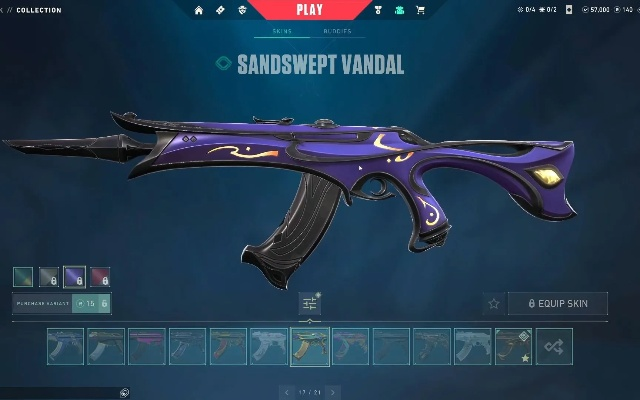Image resolution: width=640 pixels, height=400 pixels.
Task: Open the store shopping cart icon
Action: 420,10
